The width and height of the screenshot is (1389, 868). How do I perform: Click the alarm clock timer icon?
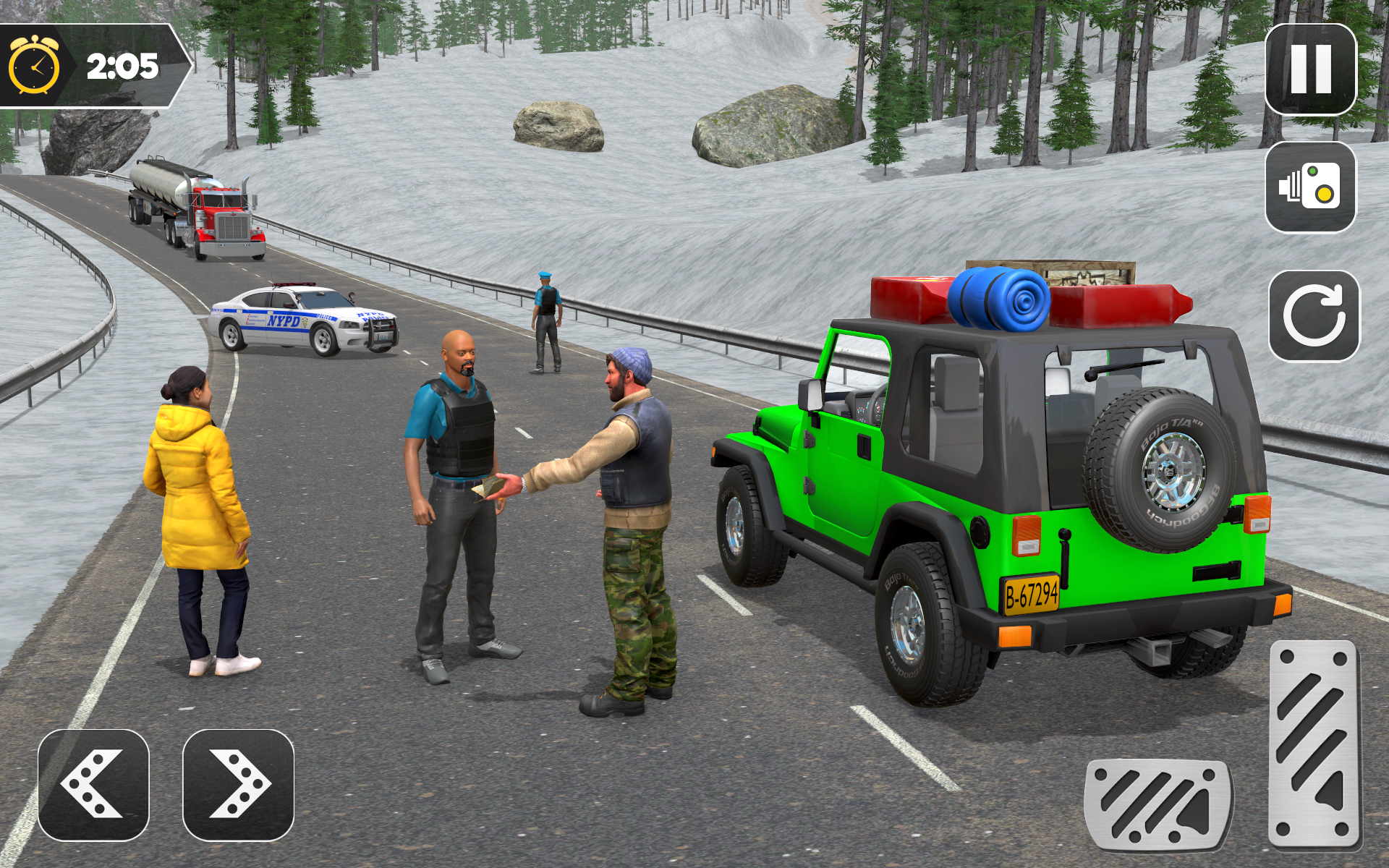35,65
